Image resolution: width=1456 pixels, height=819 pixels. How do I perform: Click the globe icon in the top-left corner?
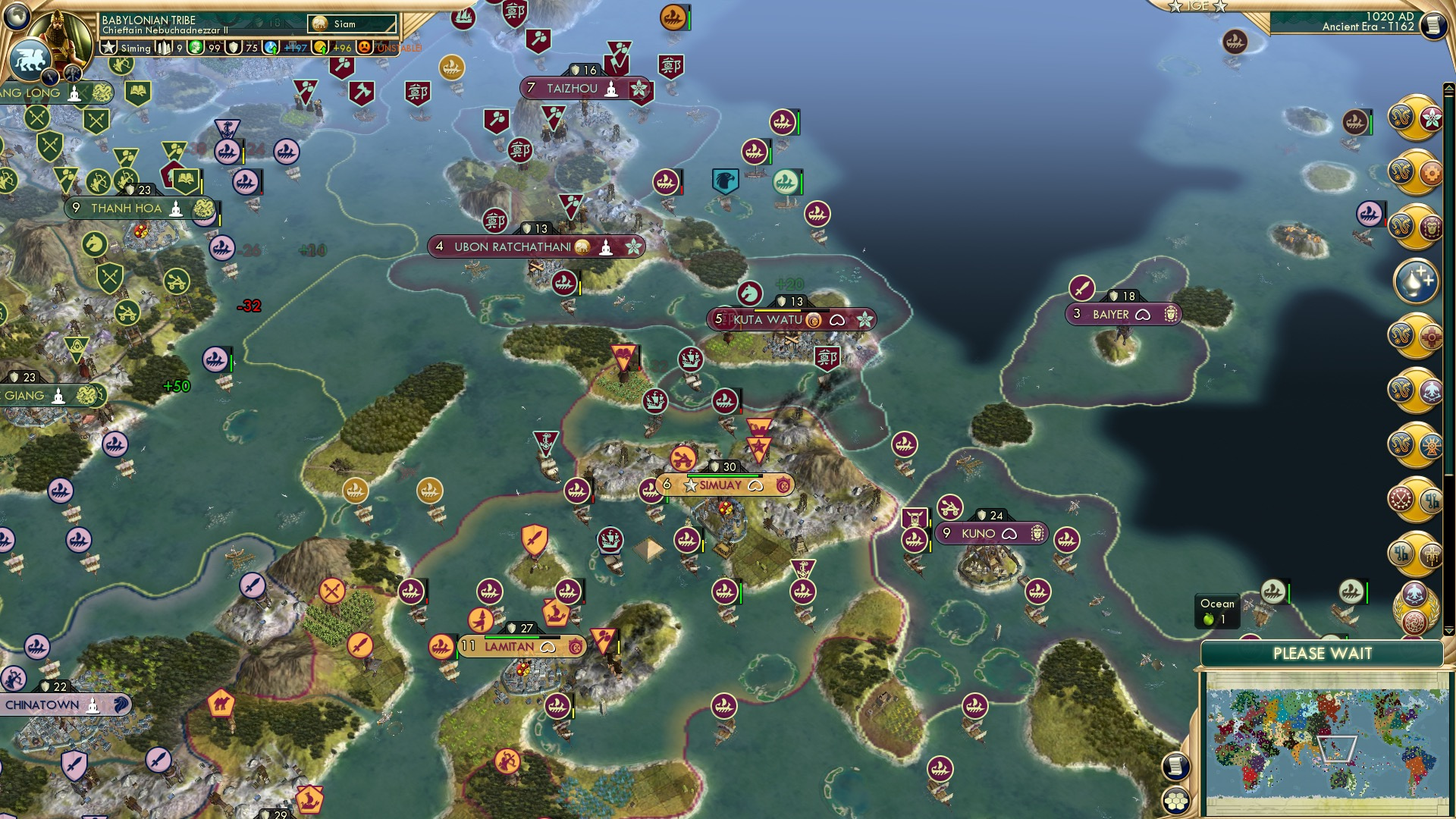pos(17,17)
